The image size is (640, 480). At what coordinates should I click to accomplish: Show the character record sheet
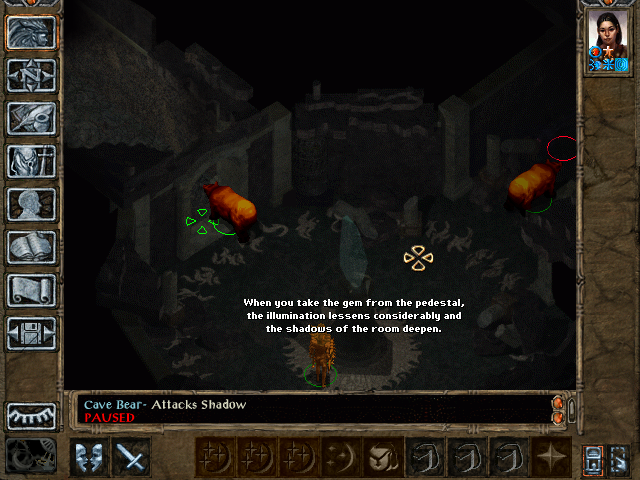pyautogui.click(x=31, y=204)
